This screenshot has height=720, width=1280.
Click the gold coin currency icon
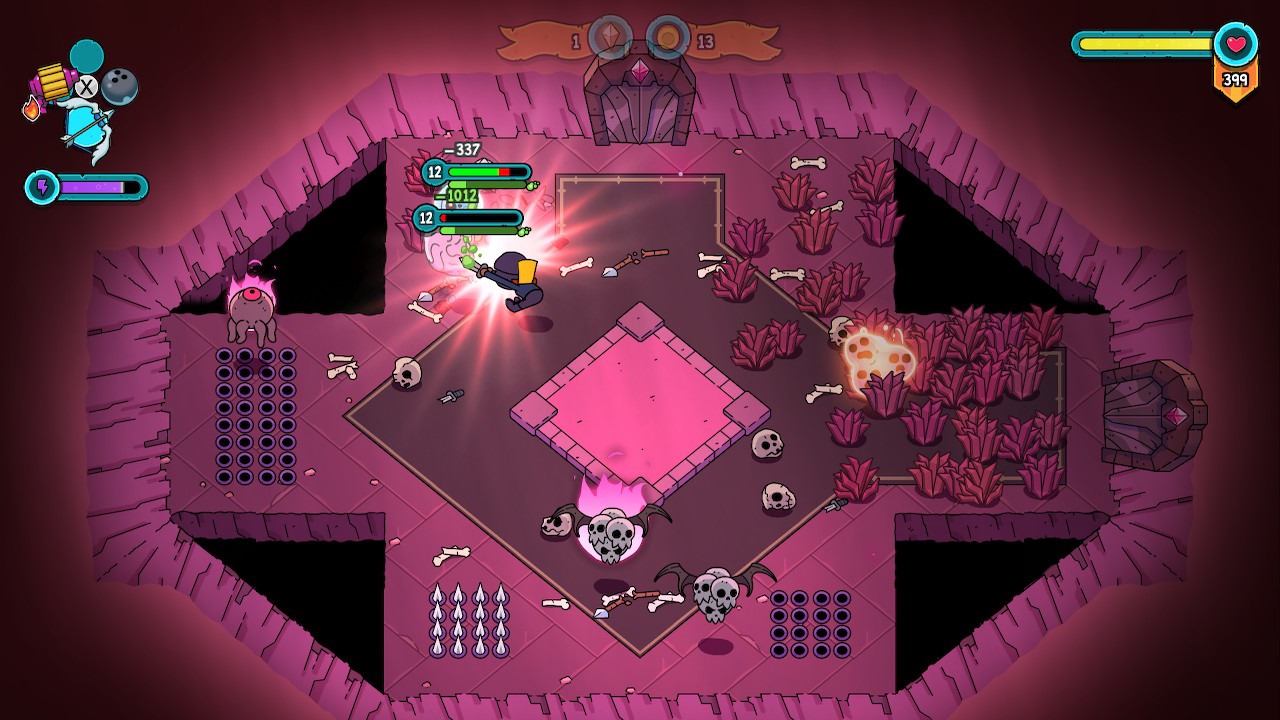(667, 38)
